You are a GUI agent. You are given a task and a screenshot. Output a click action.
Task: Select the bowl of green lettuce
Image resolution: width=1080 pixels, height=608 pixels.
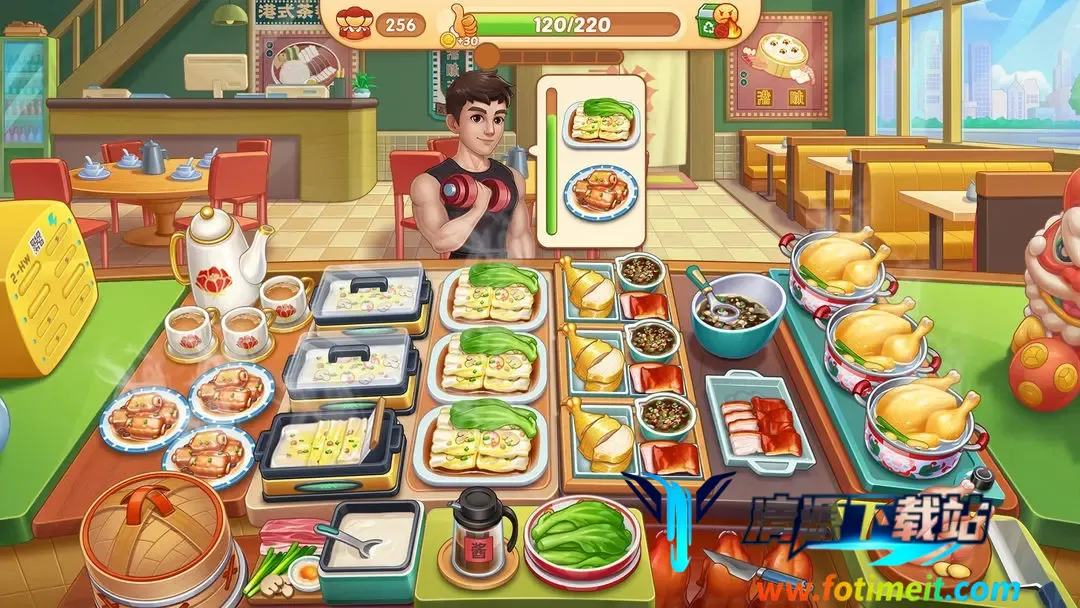[582, 535]
